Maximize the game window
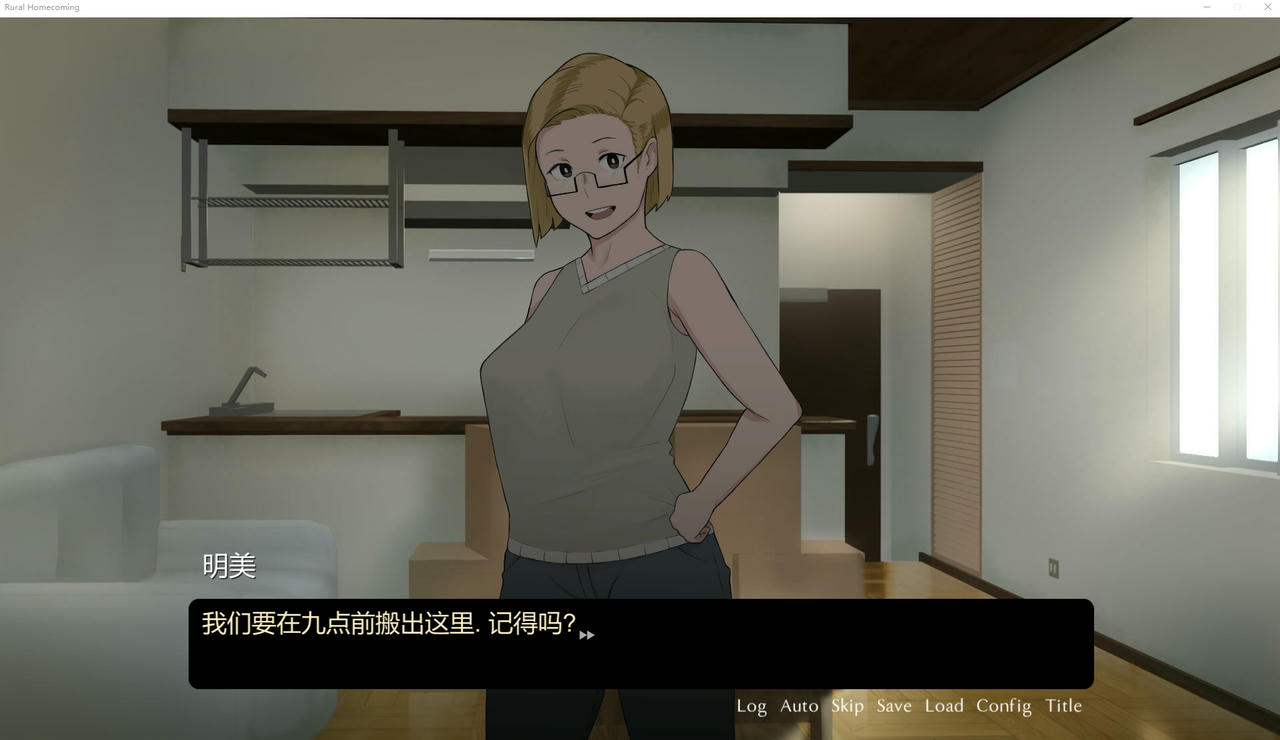The height and width of the screenshot is (740, 1280). tap(1237, 7)
